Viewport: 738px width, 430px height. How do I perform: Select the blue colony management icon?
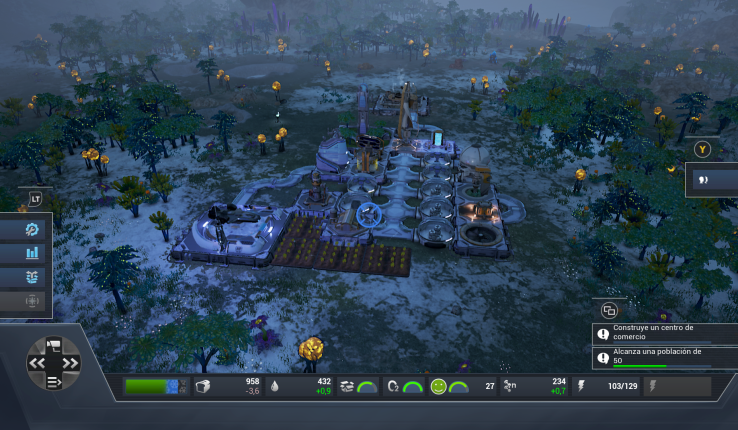point(33,277)
